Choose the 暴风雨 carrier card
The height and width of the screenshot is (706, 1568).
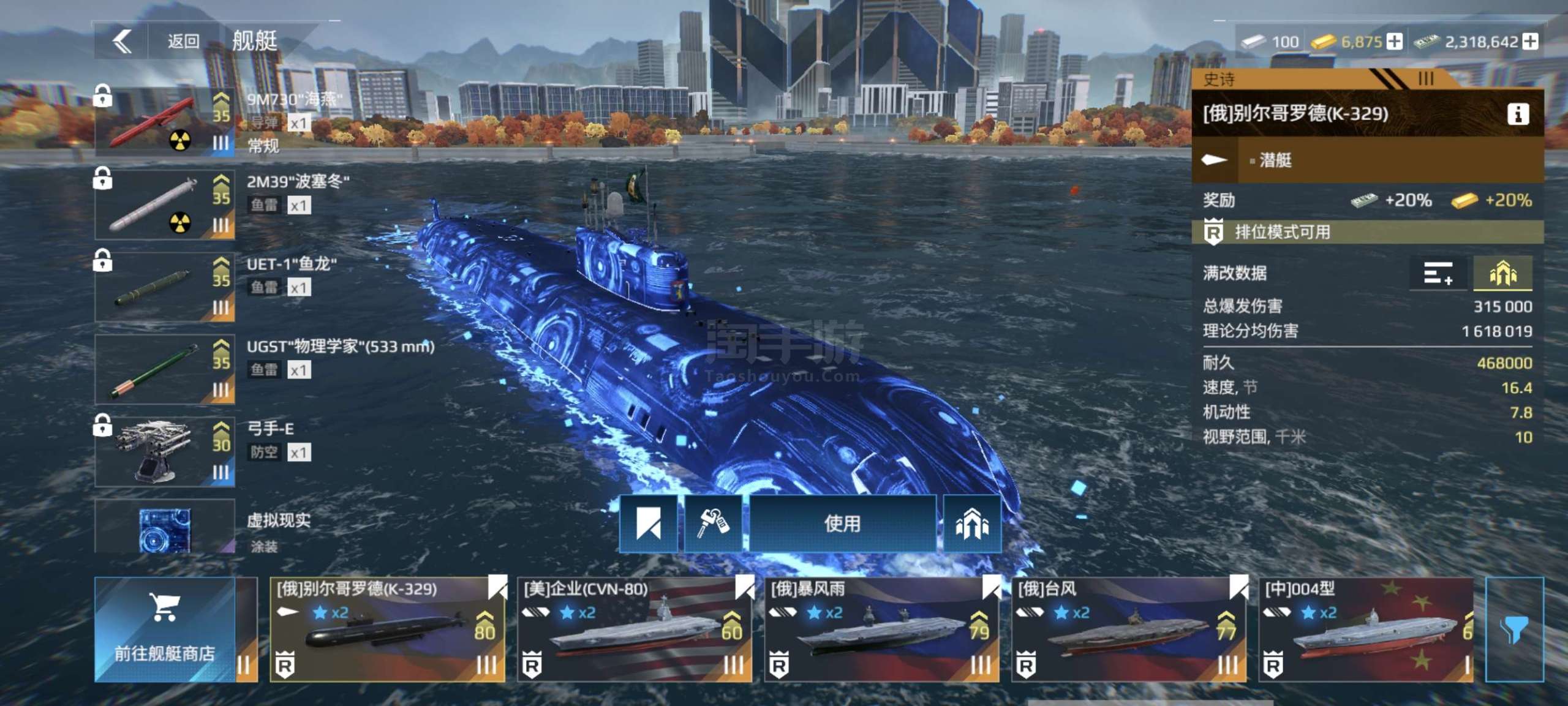[x=881, y=629]
